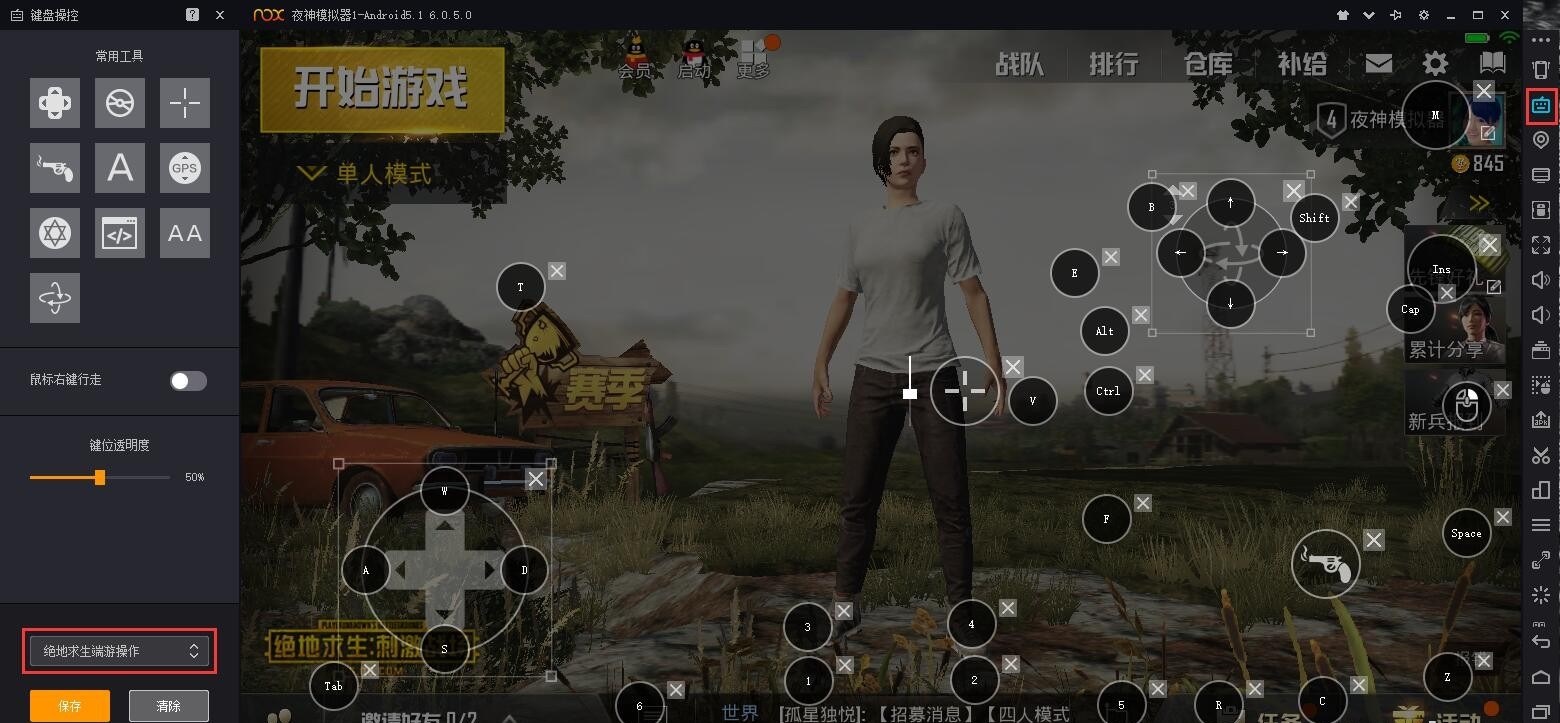
Task: Start the match with 开始游戏 button
Action: click(x=381, y=90)
